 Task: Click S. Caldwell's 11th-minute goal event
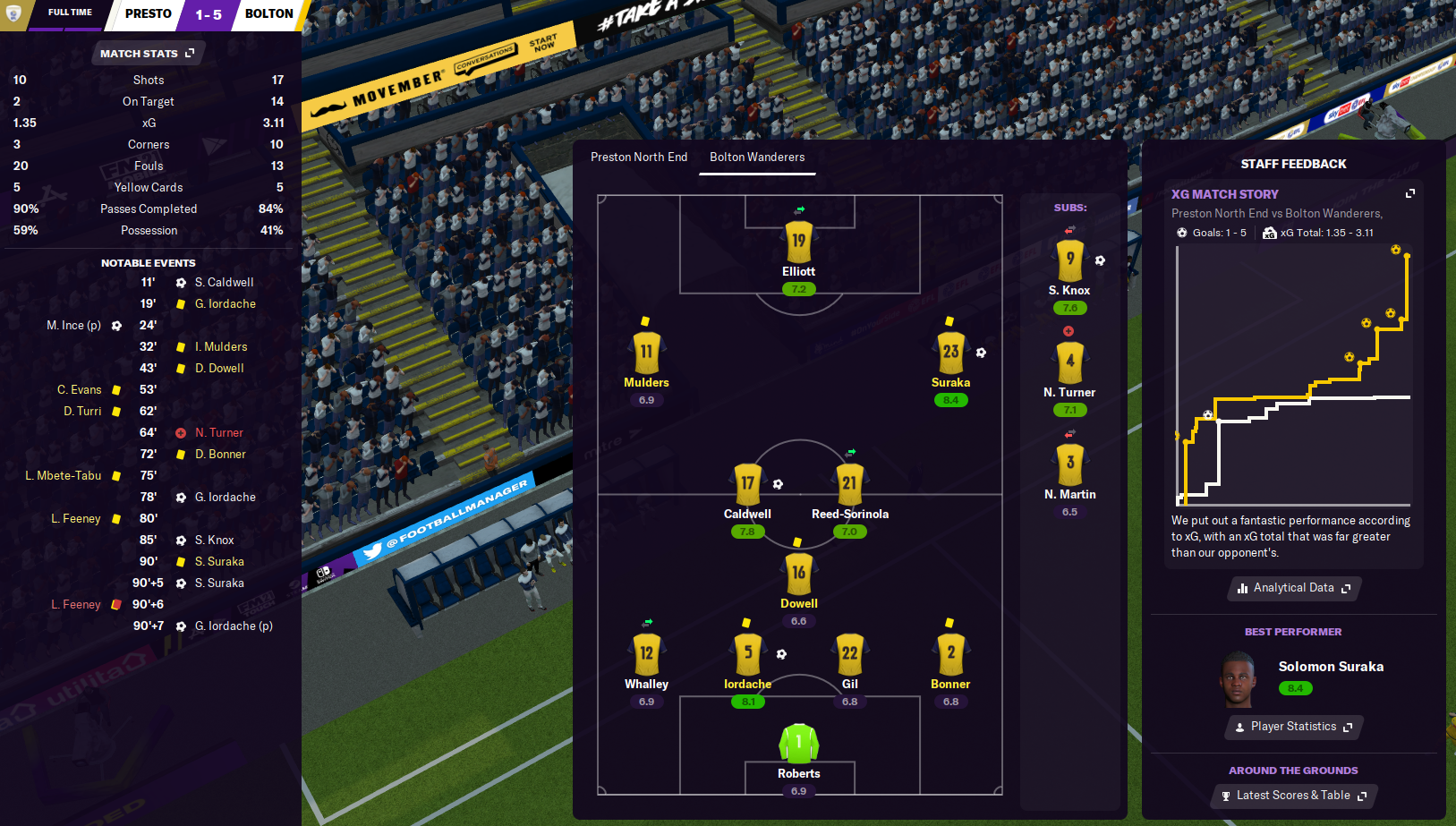[224, 283]
